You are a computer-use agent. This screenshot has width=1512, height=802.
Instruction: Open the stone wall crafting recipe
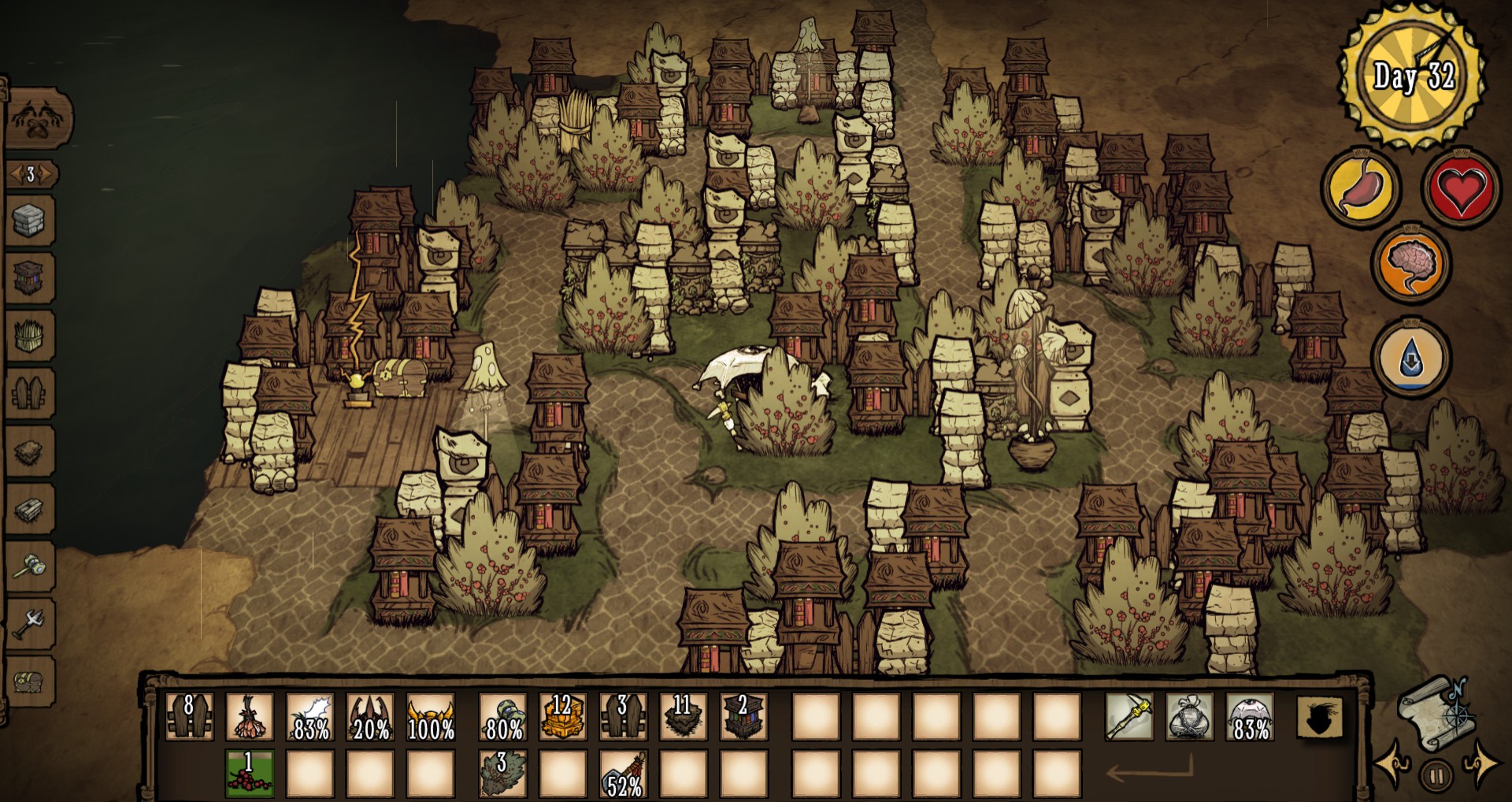[31, 221]
